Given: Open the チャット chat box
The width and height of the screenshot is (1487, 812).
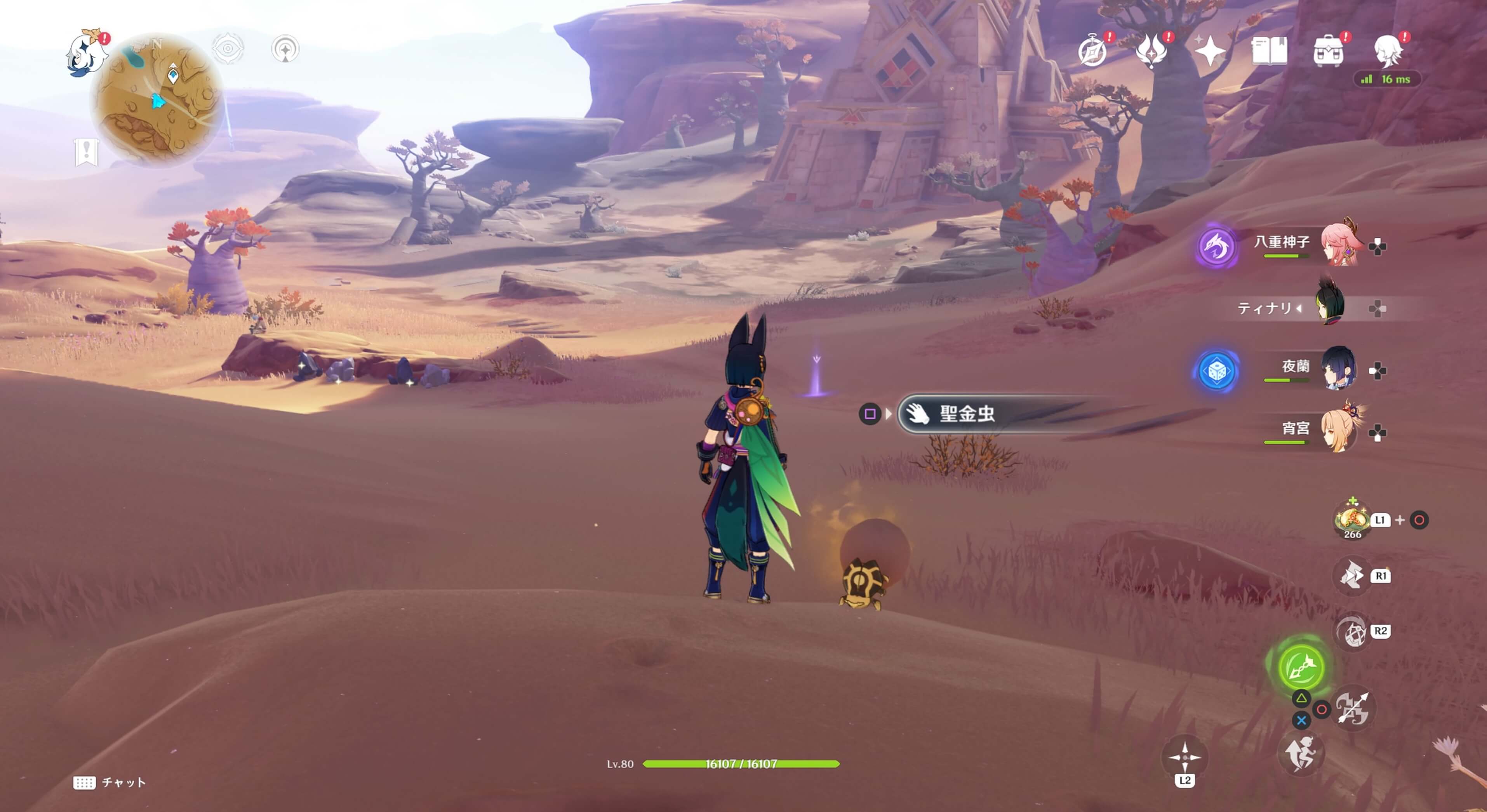Looking at the screenshot, I should click(110, 782).
